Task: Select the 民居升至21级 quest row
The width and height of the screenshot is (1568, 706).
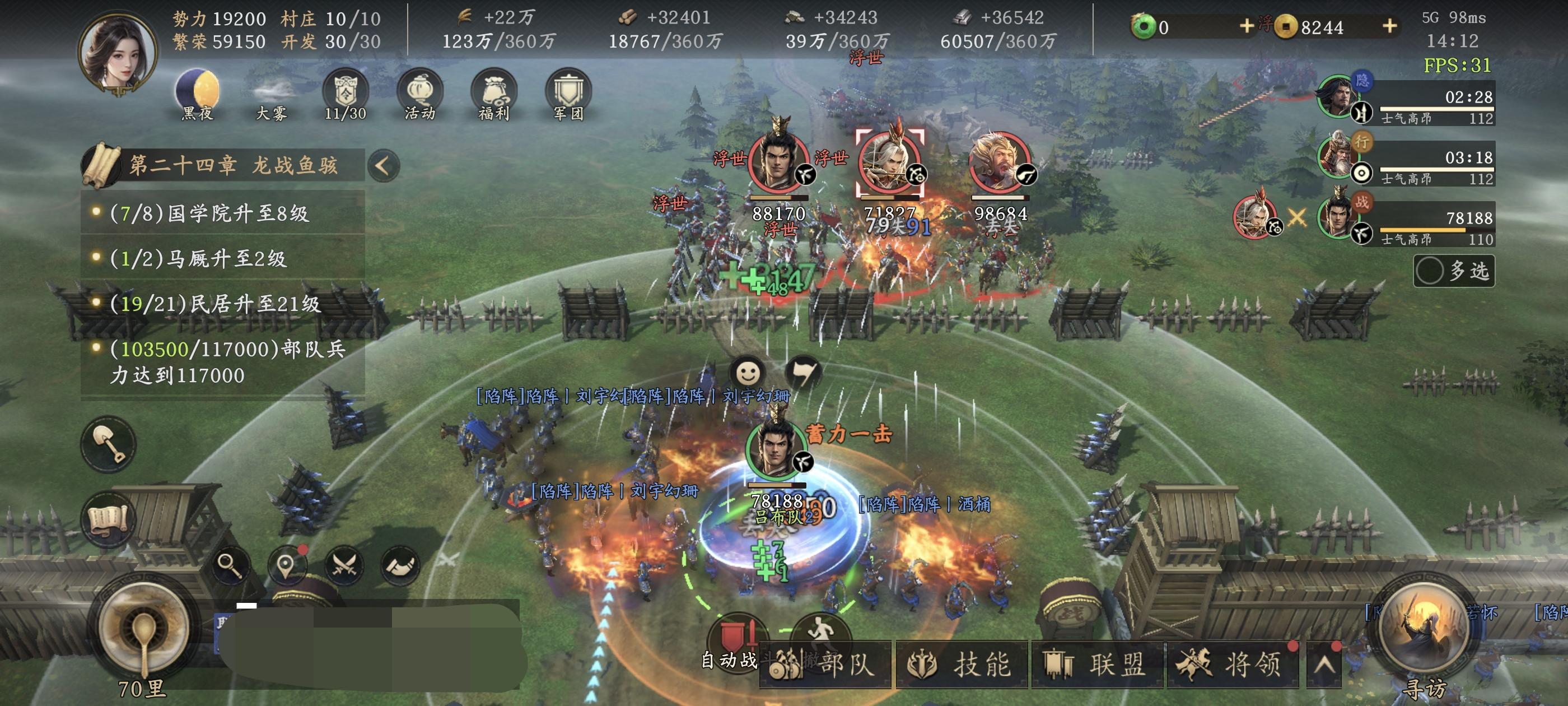Action: pyautogui.click(x=223, y=303)
